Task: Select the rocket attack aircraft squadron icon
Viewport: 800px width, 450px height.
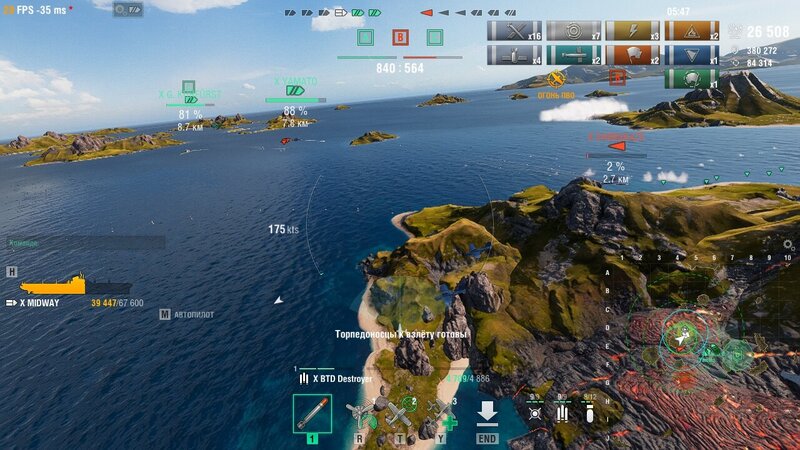Action: (x=536, y=412)
